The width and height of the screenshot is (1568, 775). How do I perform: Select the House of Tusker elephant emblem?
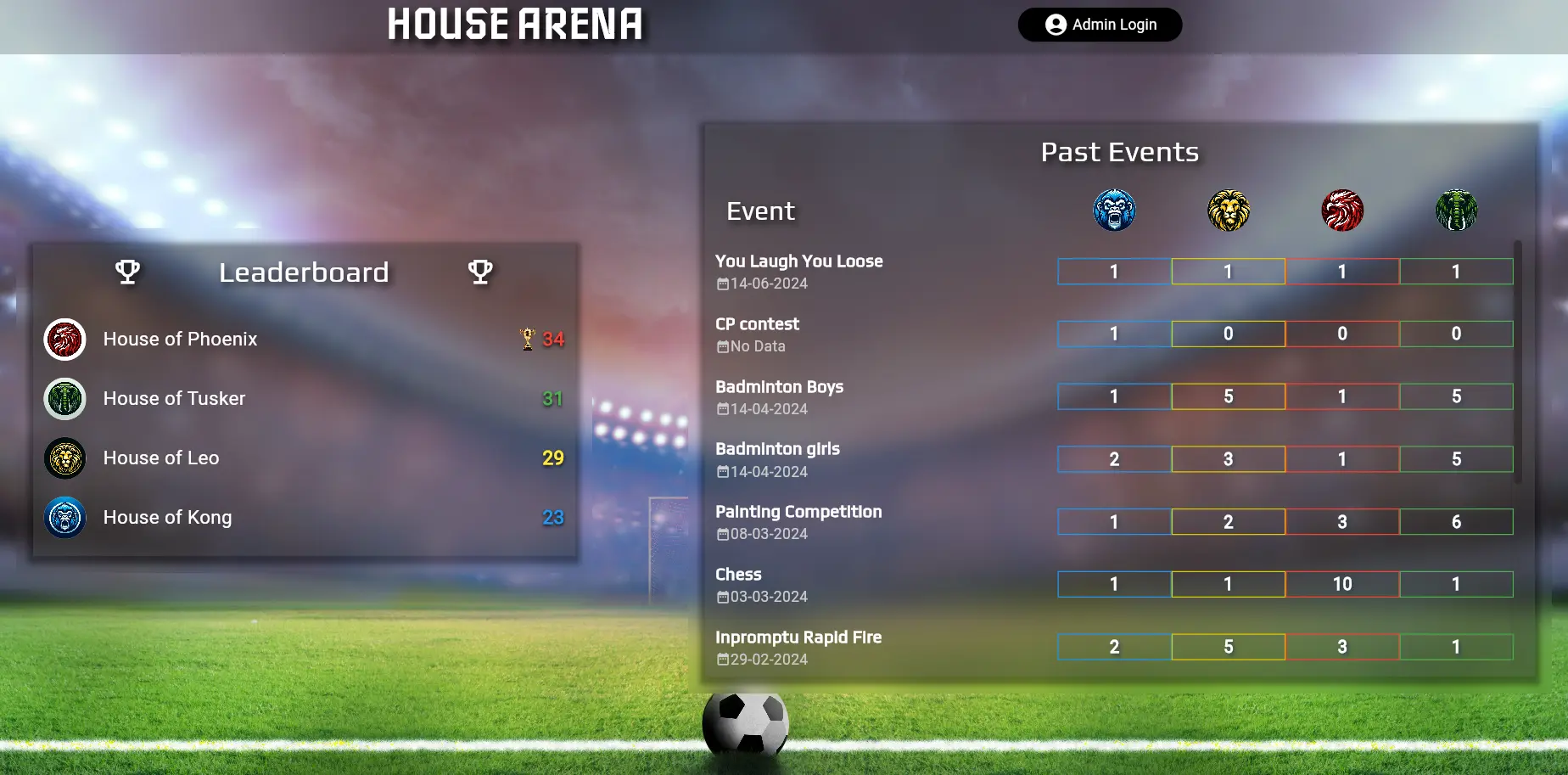coord(64,398)
